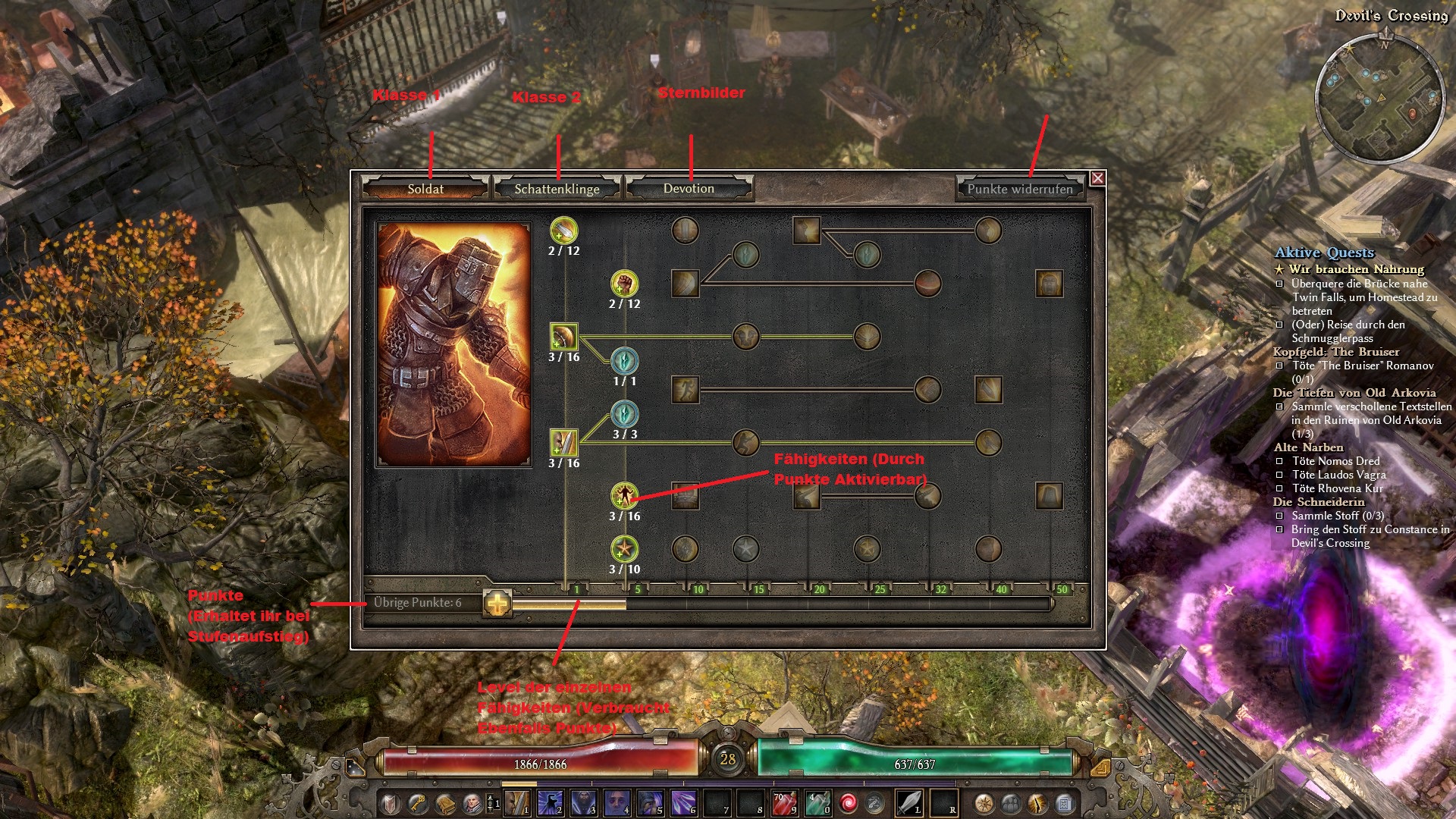Select the Devotion tab
This screenshot has height=819, width=1456.
tap(689, 189)
